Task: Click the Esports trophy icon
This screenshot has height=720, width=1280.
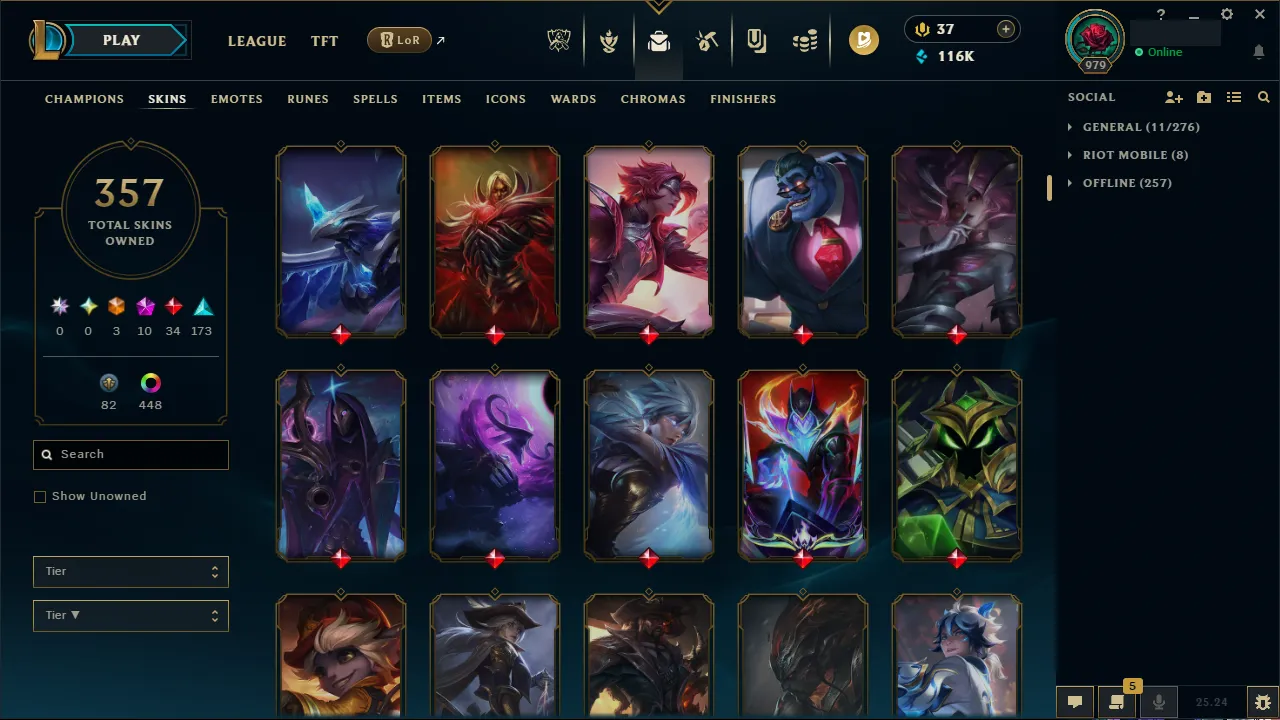Action: (559, 41)
